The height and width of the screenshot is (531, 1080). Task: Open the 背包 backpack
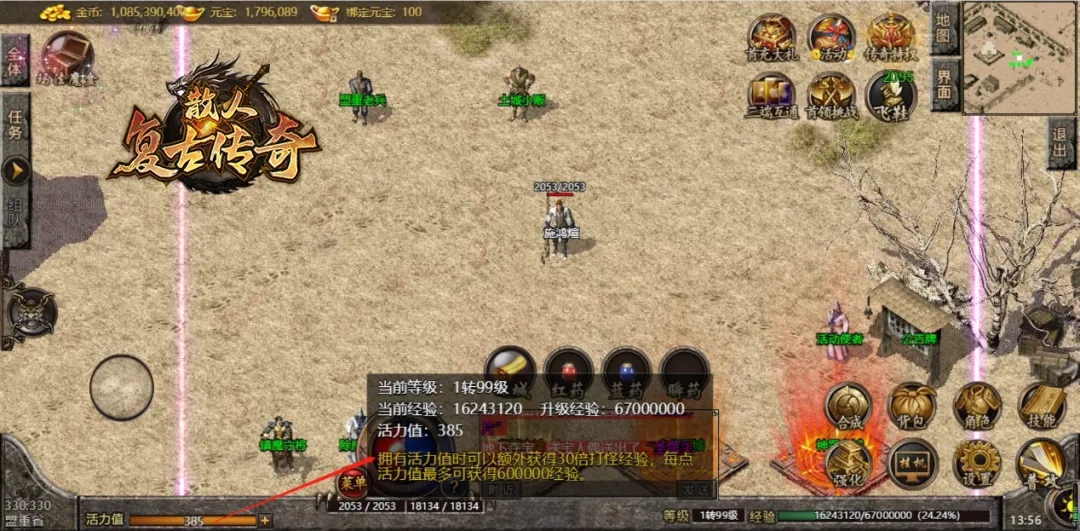[x=912, y=406]
